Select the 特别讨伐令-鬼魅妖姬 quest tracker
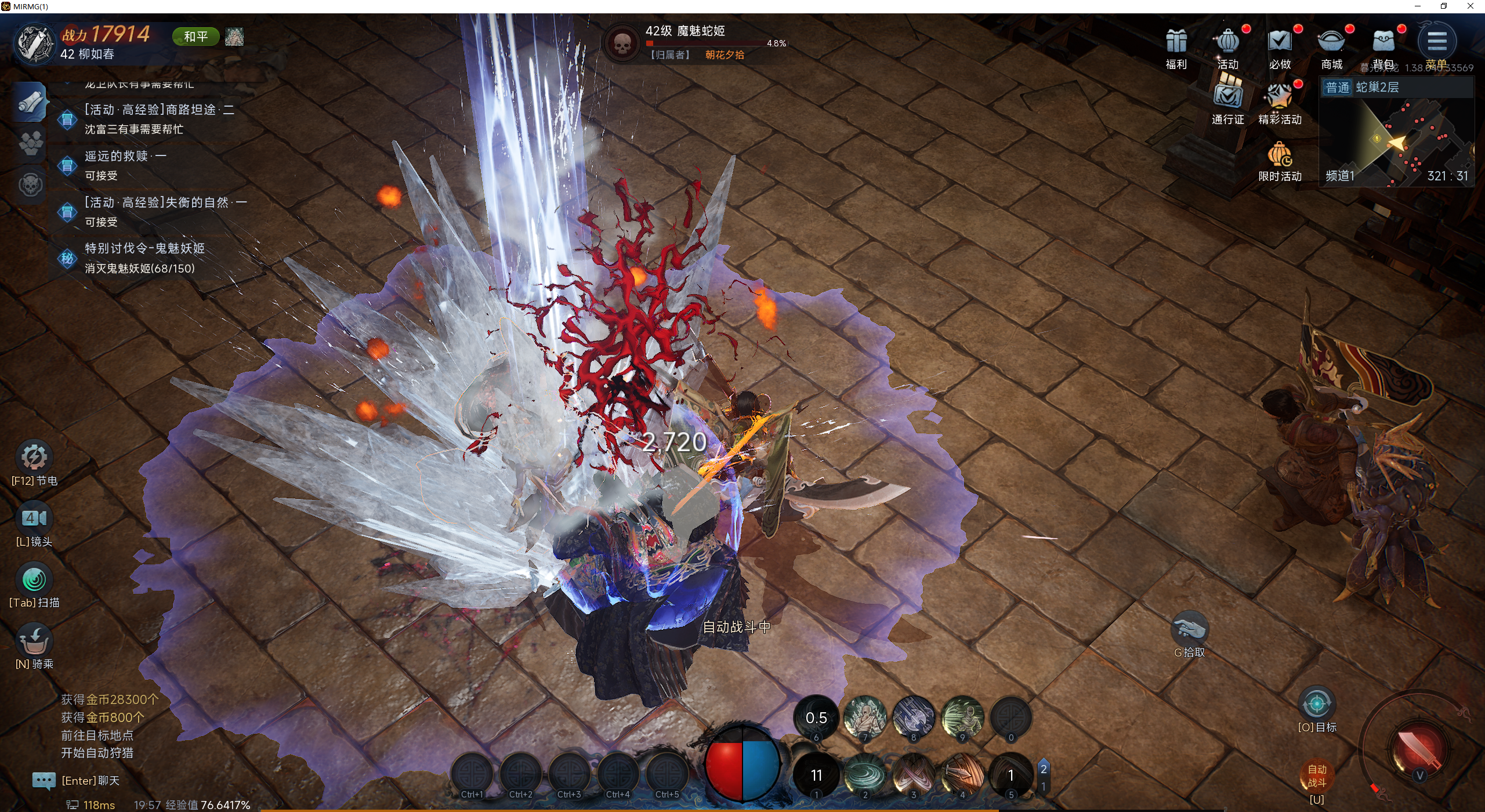1485x812 pixels. pyautogui.click(x=144, y=258)
